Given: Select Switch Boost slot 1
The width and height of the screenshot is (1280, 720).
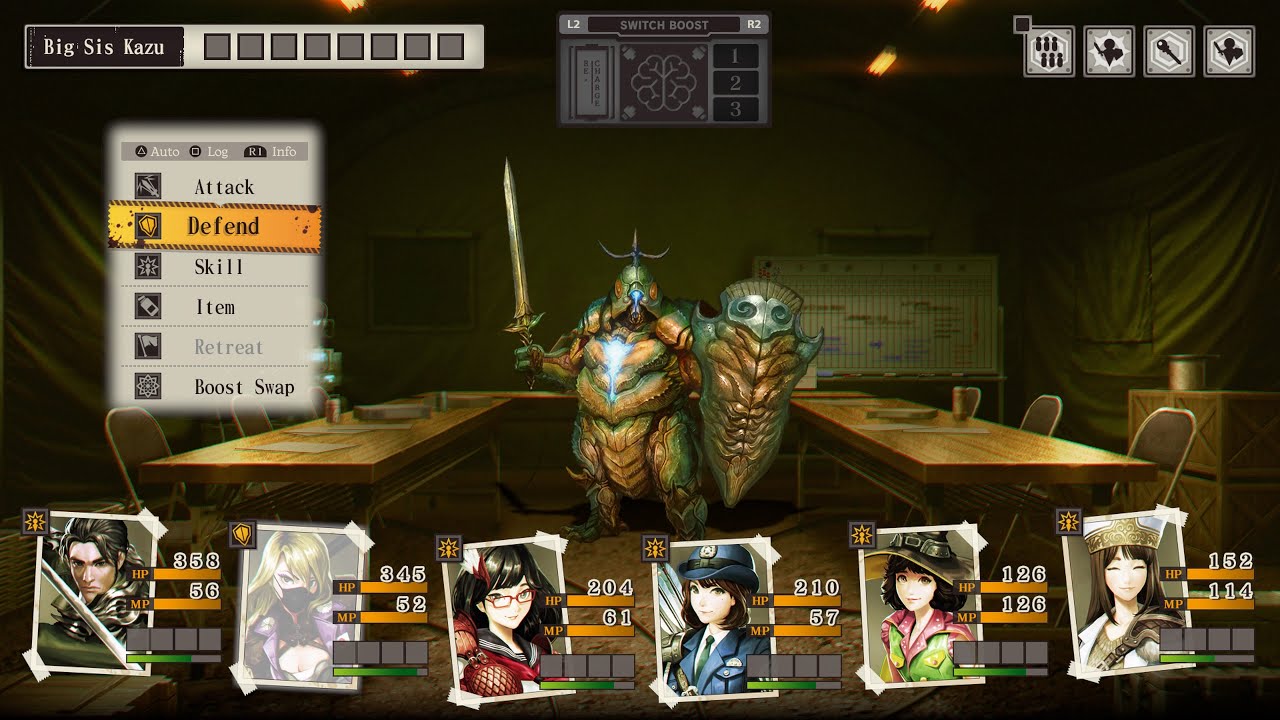Looking at the screenshot, I should (x=736, y=56).
